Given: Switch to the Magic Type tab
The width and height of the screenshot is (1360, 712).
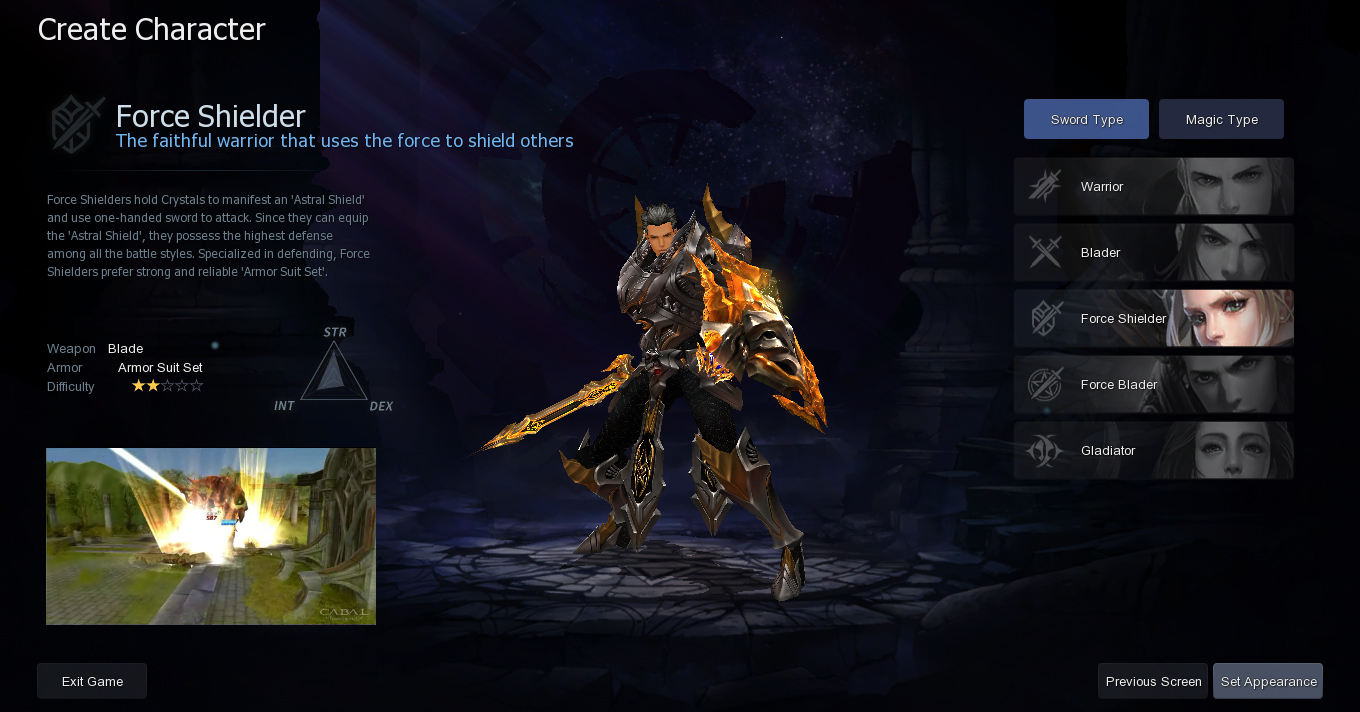Looking at the screenshot, I should pos(1221,119).
